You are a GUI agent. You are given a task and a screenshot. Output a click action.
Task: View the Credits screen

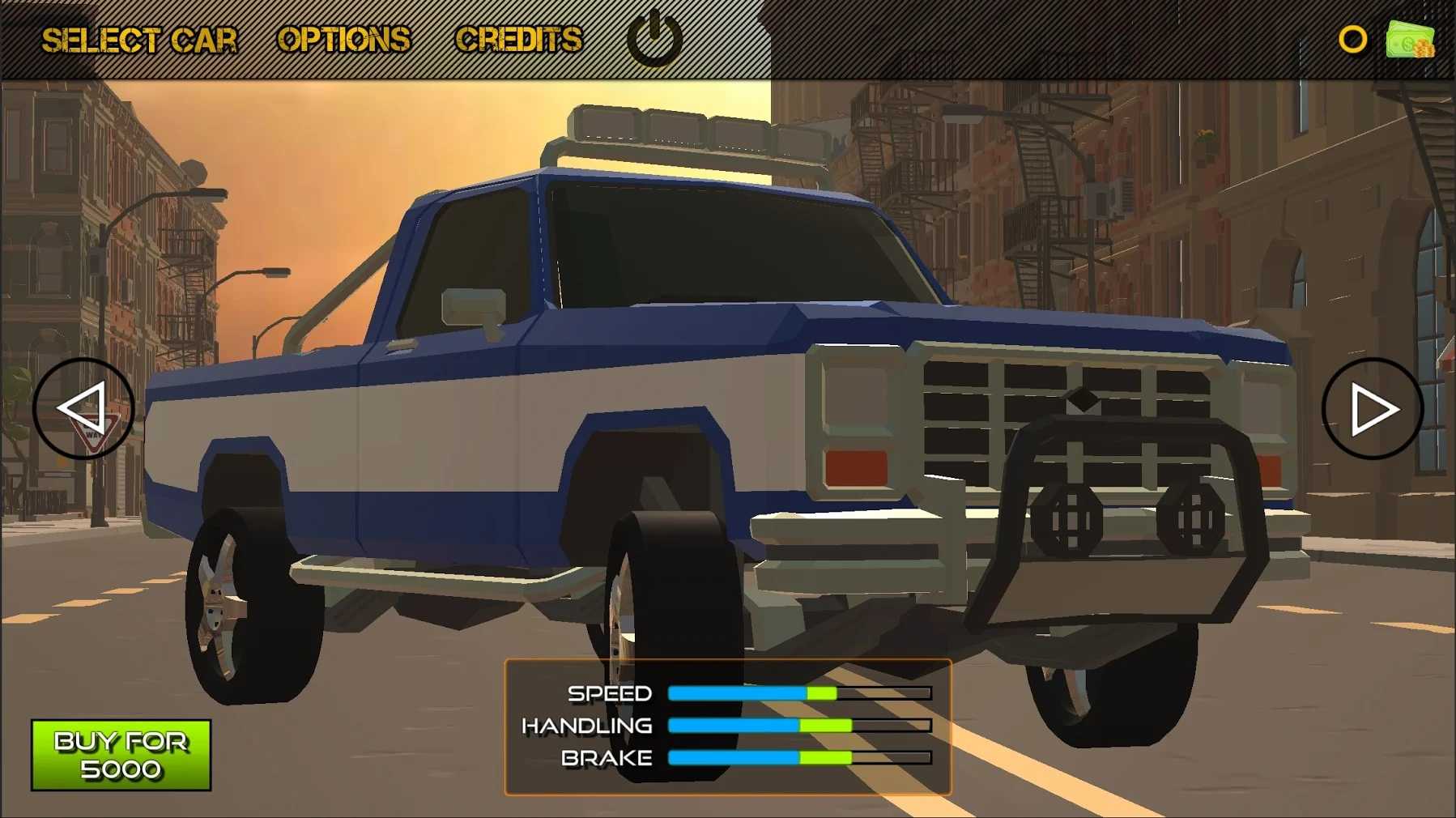(x=518, y=40)
